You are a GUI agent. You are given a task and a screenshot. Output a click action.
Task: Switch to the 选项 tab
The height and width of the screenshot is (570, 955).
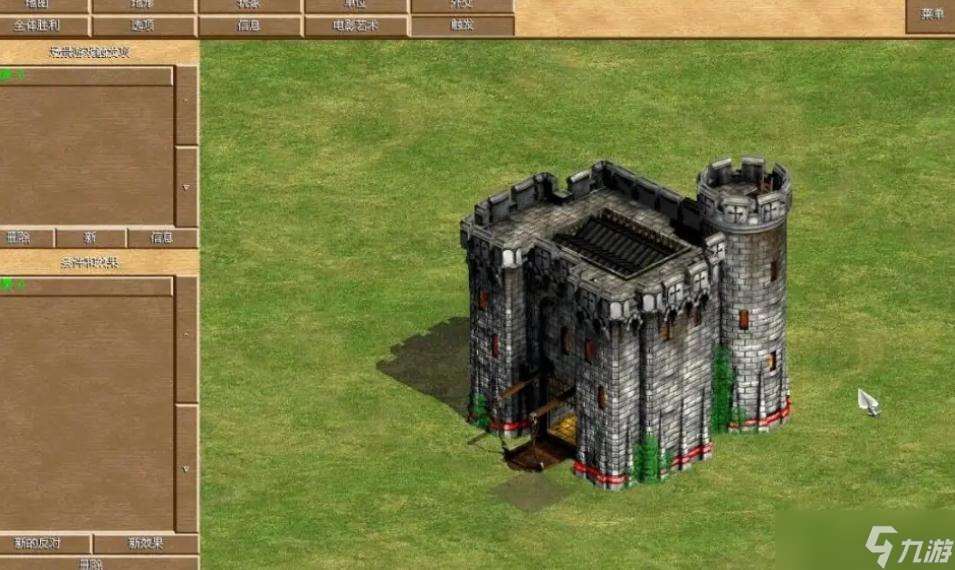pyautogui.click(x=144, y=26)
